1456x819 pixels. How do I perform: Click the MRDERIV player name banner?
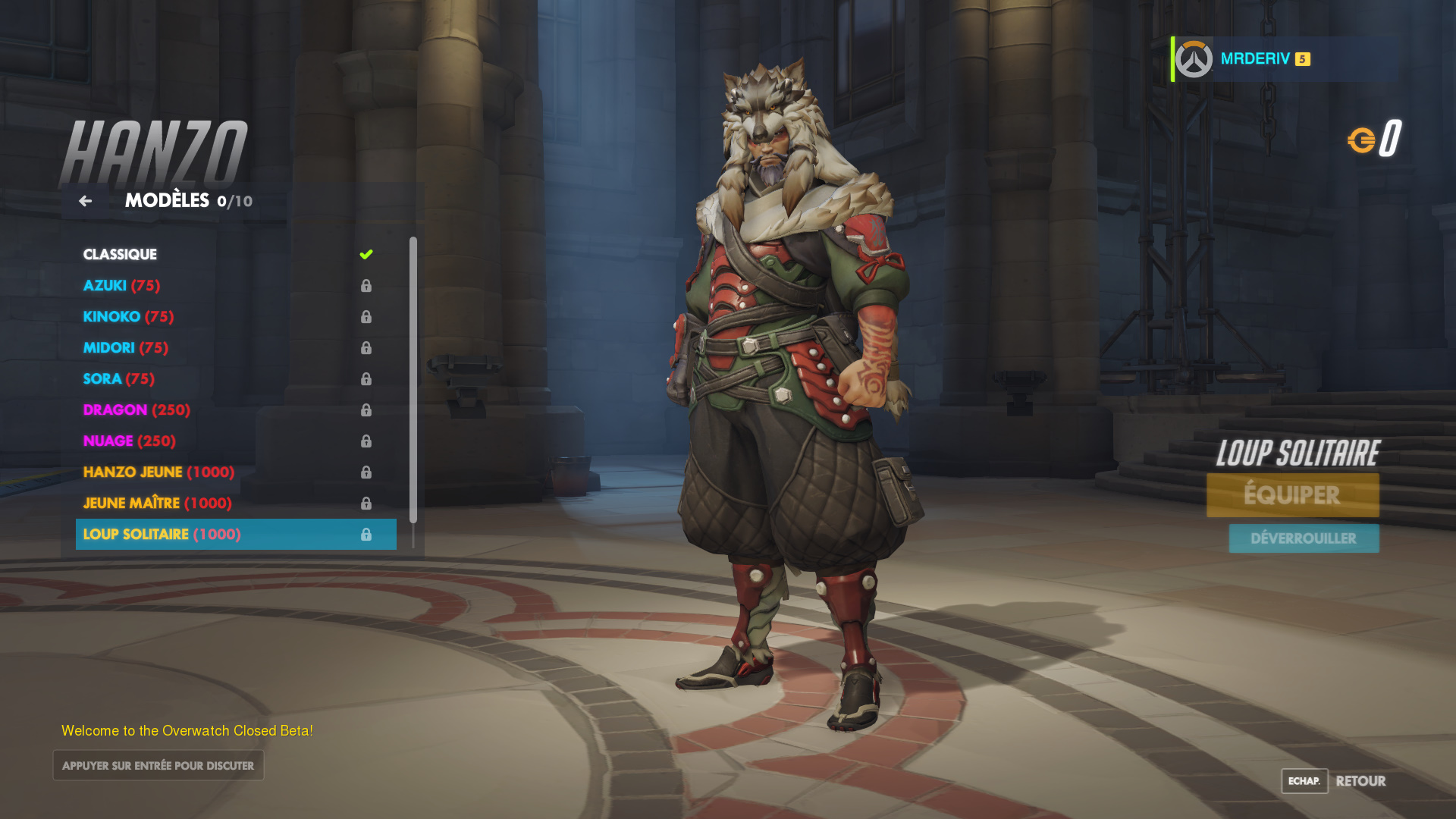click(x=1254, y=58)
